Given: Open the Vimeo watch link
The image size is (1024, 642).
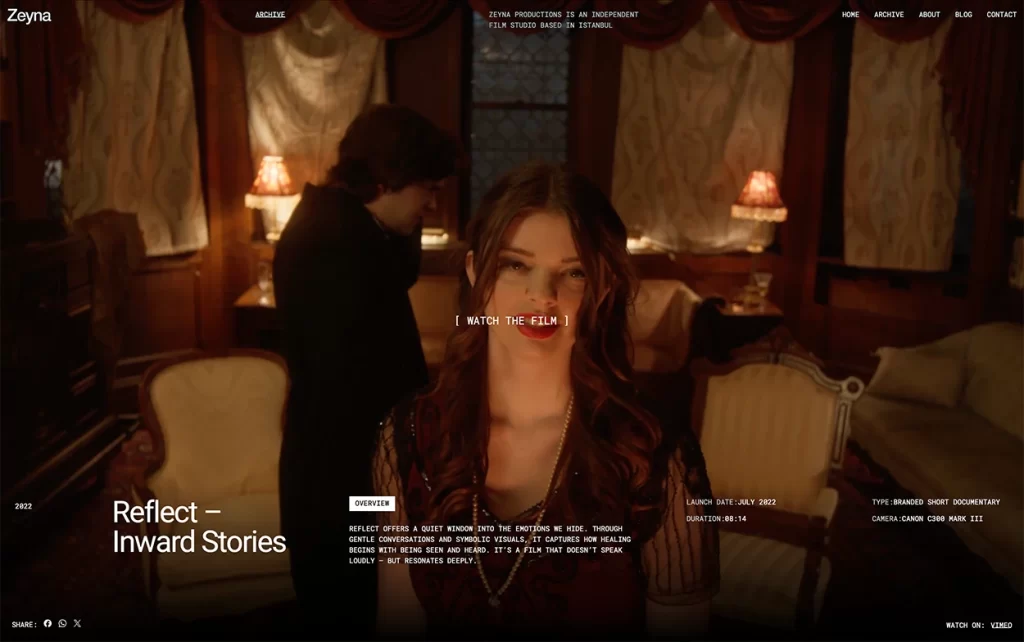Looking at the screenshot, I should pyautogui.click(x=1001, y=625).
